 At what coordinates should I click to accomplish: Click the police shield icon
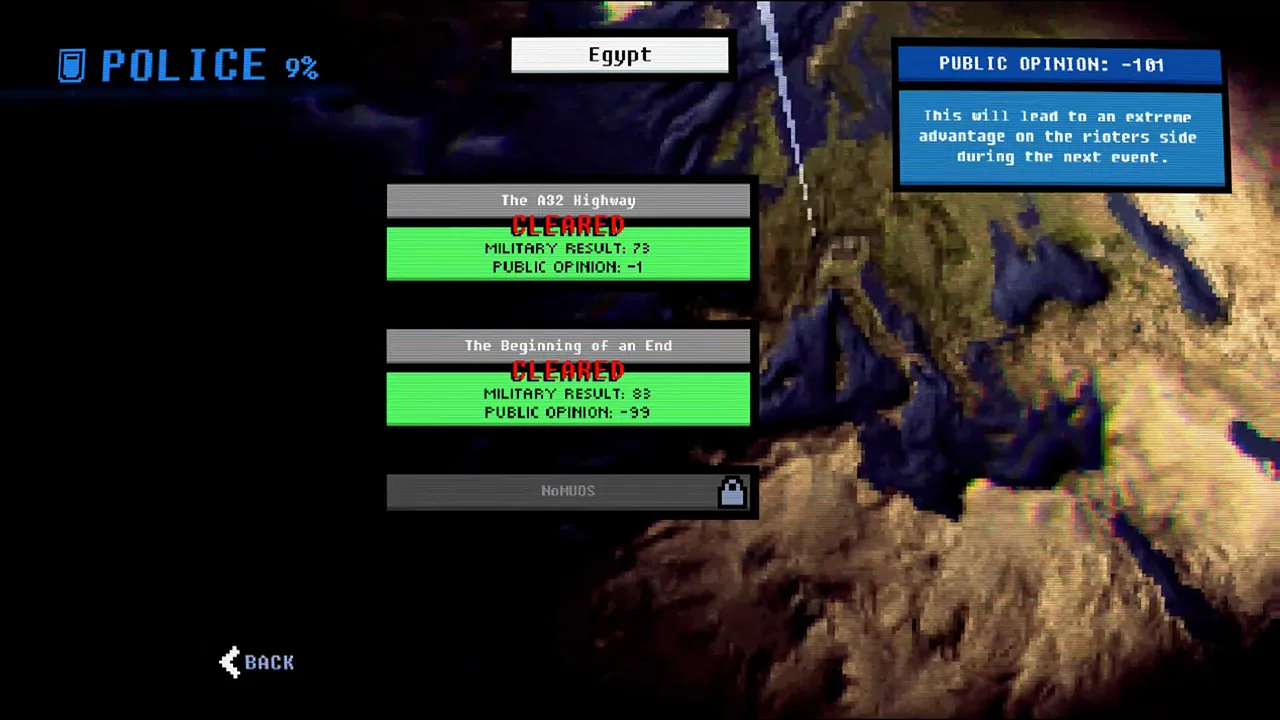click(71, 65)
